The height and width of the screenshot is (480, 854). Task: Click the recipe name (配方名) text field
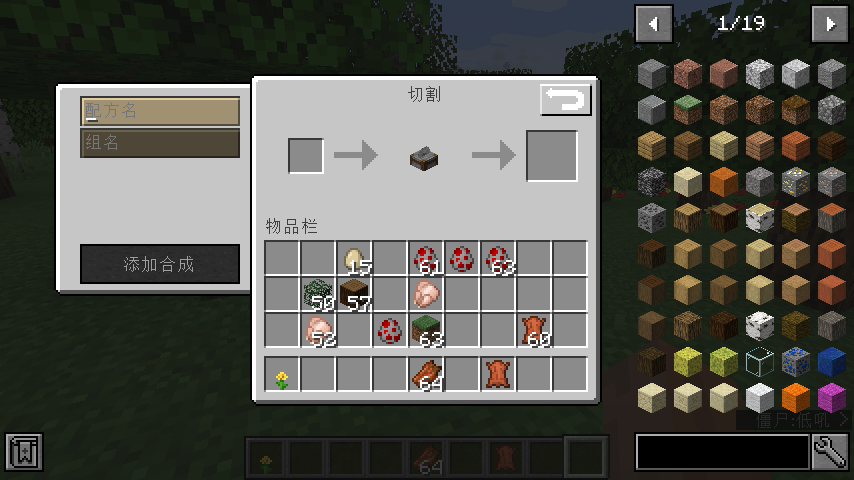pyautogui.click(x=160, y=111)
